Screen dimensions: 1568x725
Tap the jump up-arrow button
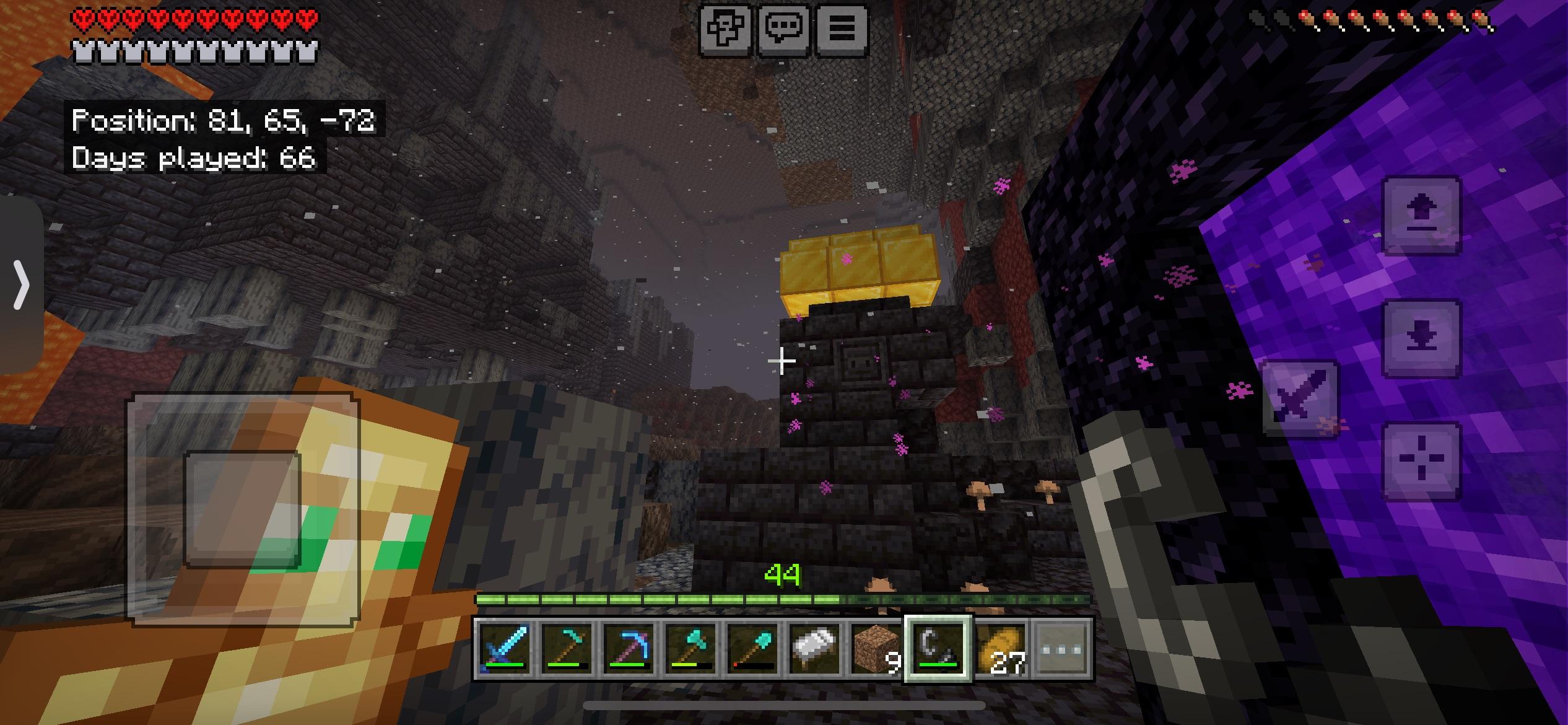pos(1421,216)
